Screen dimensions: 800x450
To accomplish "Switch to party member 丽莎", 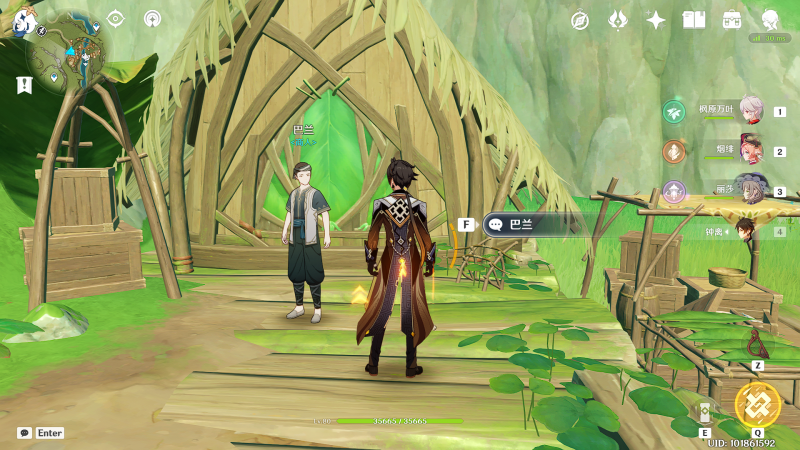I will (752, 191).
